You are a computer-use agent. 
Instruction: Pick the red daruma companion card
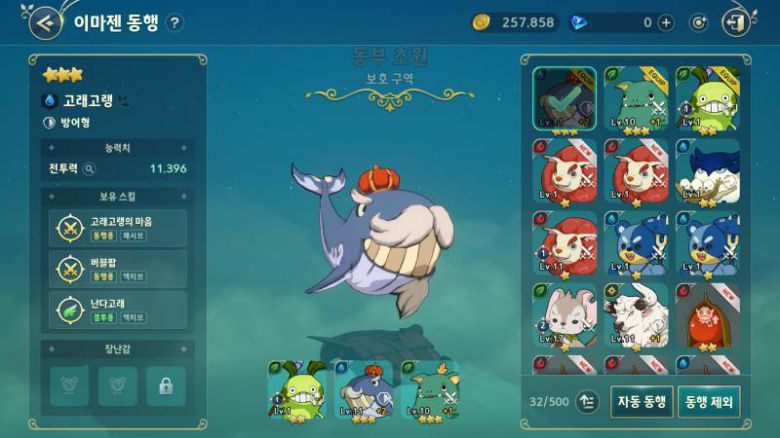(x=708, y=316)
